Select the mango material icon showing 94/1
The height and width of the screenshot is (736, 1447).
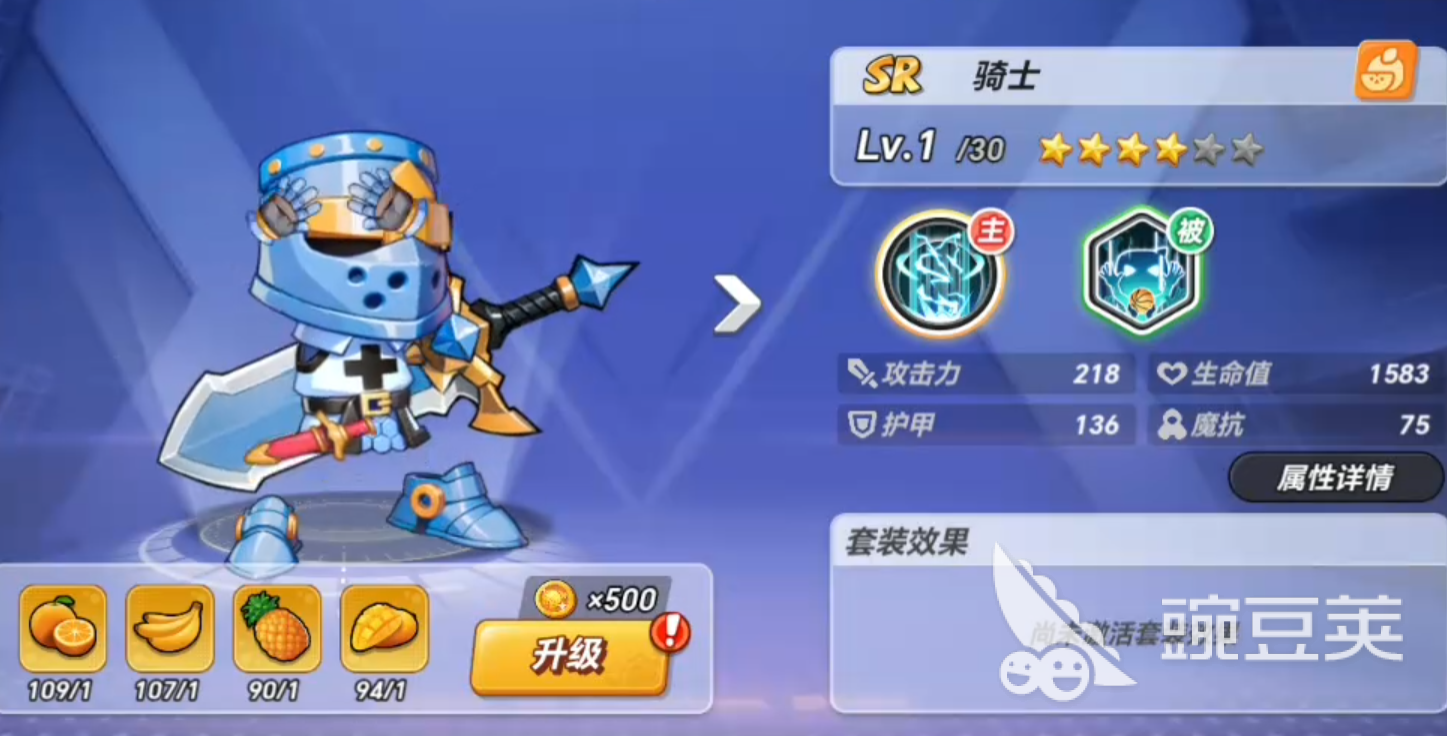click(x=385, y=628)
